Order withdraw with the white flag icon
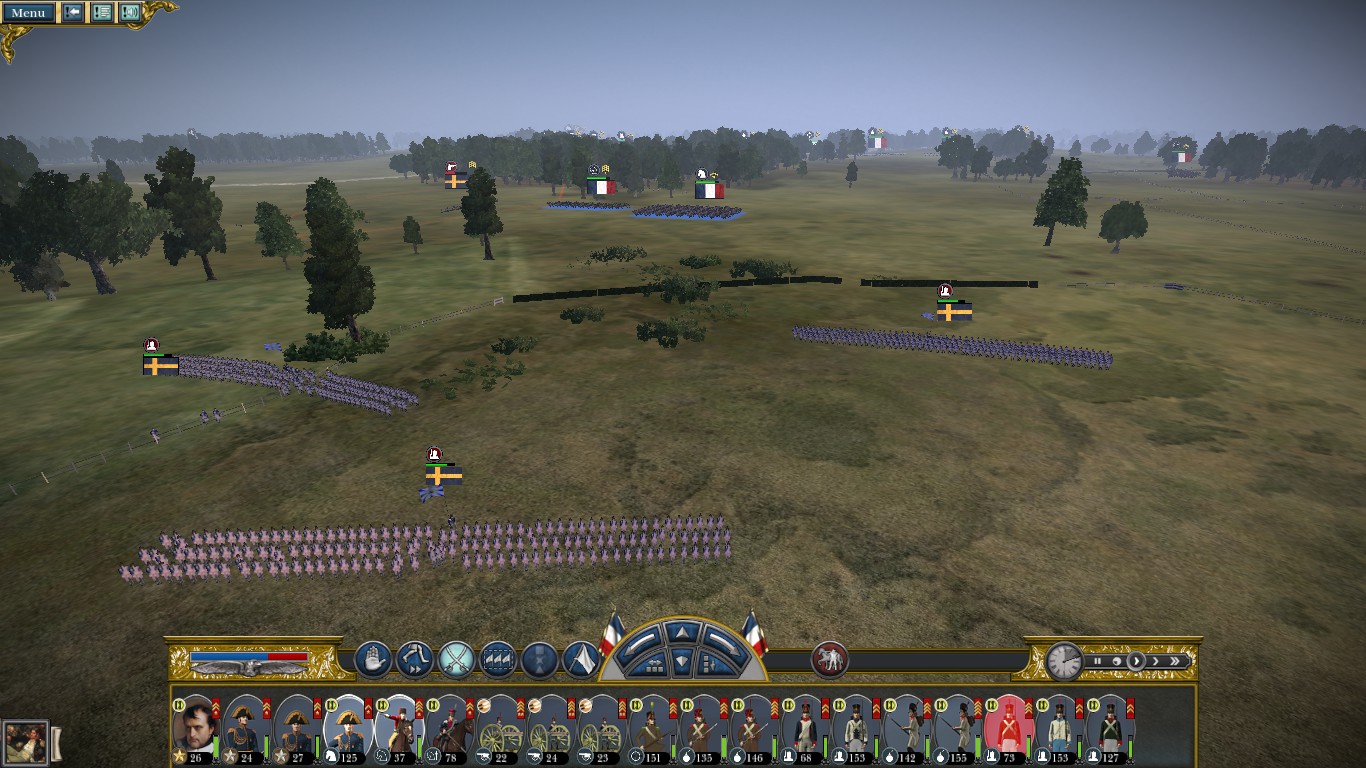 581,660
